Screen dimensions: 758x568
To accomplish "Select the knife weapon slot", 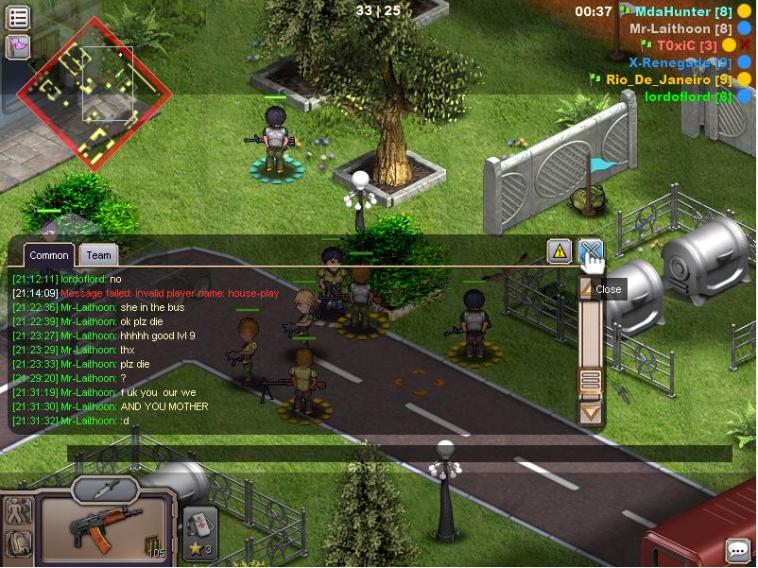I will point(105,489).
